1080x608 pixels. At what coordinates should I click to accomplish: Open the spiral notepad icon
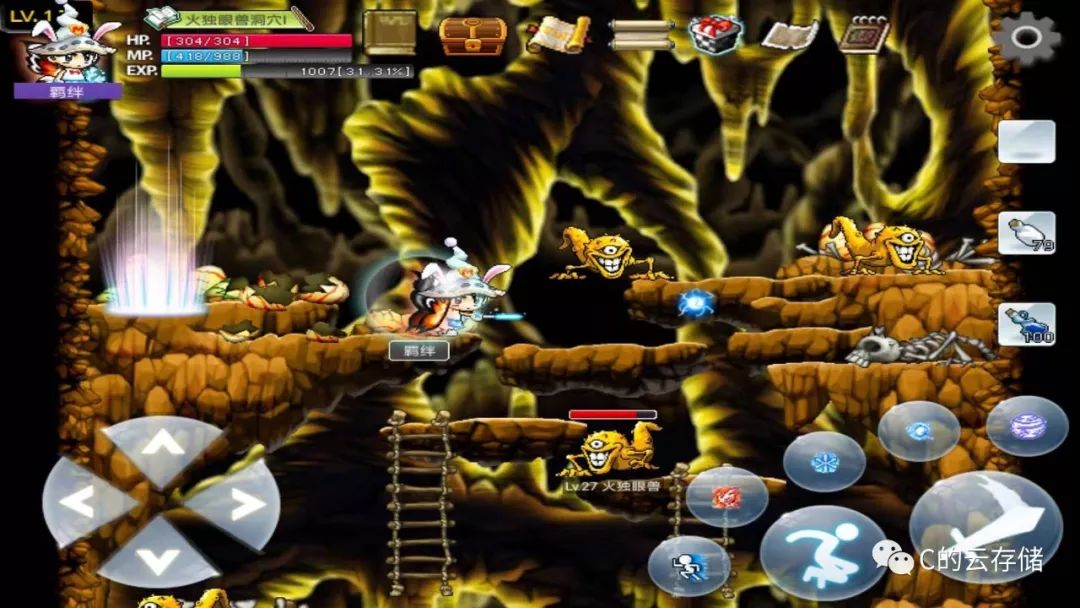tap(864, 35)
